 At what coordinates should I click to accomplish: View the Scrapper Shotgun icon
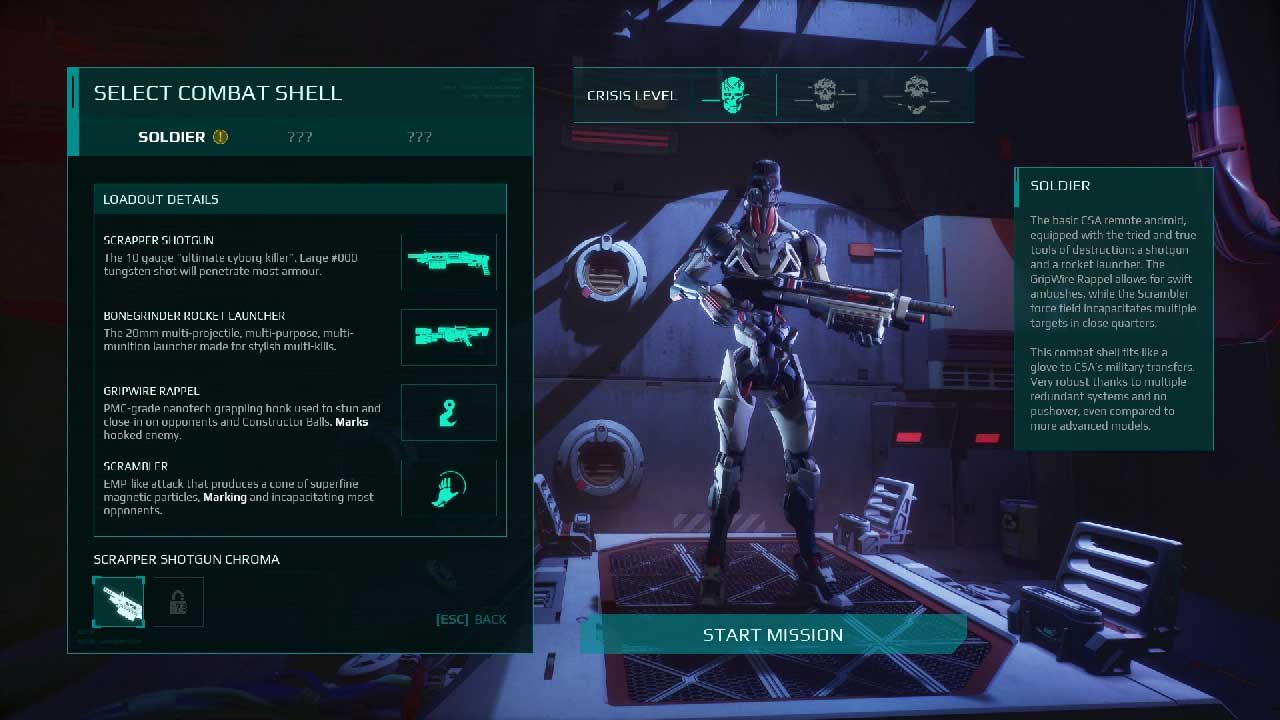tap(449, 262)
